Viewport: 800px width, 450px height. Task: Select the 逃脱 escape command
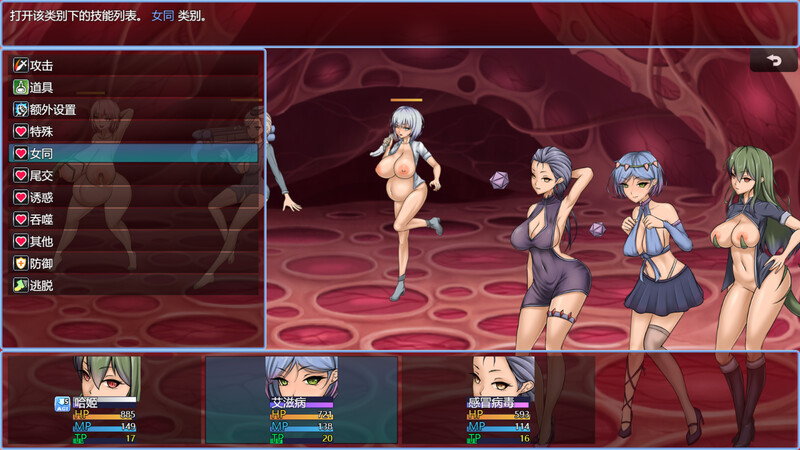134,285
